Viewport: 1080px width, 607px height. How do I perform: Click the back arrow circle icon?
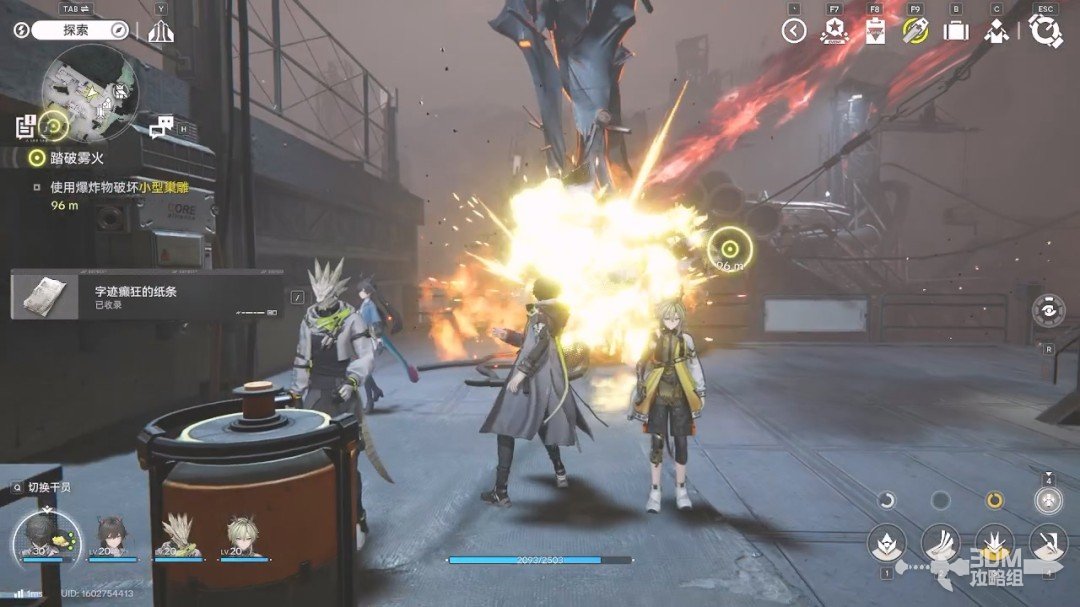click(x=794, y=31)
